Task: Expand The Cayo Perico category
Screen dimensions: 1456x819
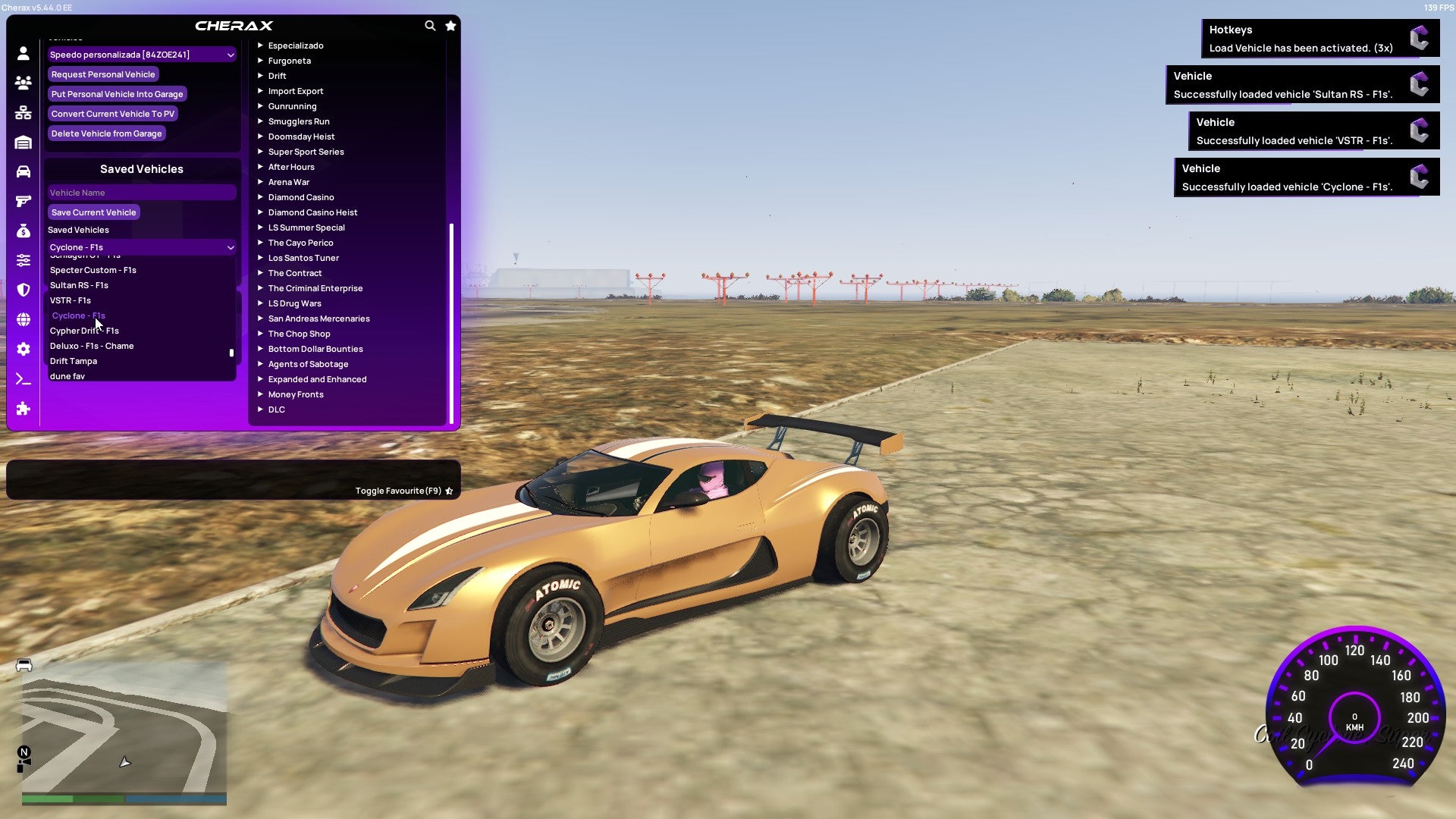Action: coord(300,243)
